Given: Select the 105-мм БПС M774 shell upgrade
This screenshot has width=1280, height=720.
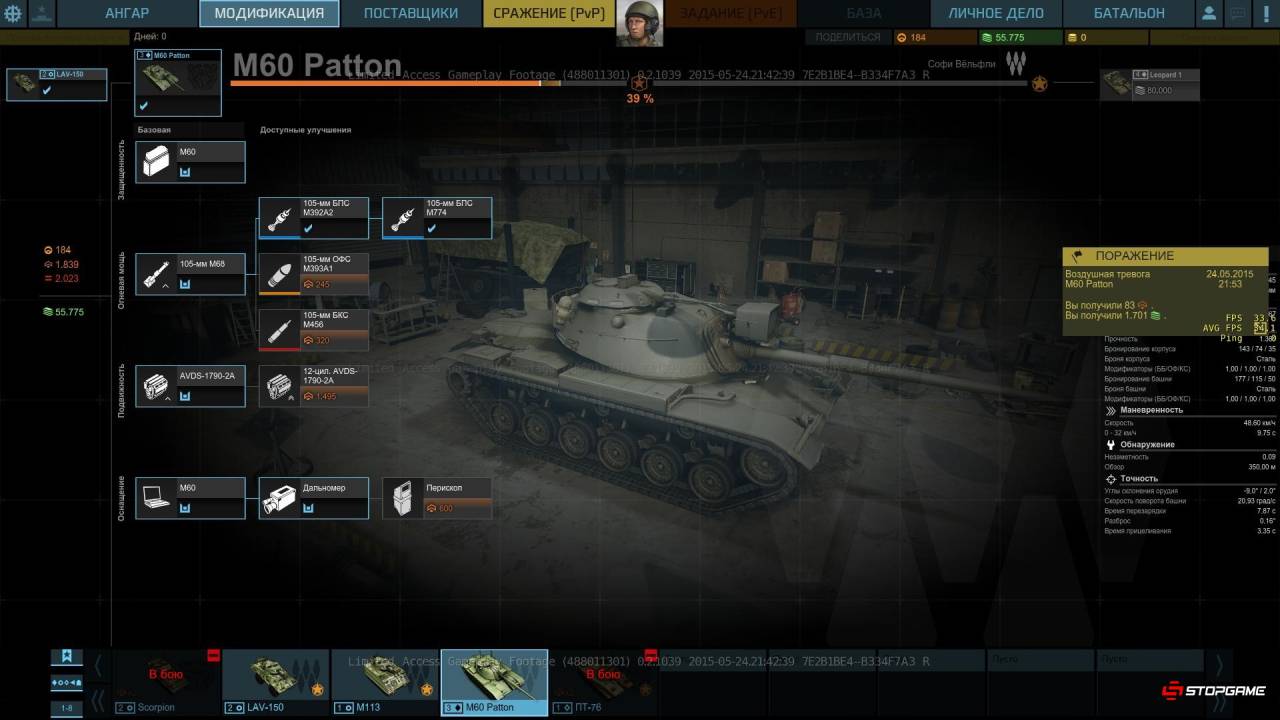Looking at the screenshot, I should [x=437, y=217].
